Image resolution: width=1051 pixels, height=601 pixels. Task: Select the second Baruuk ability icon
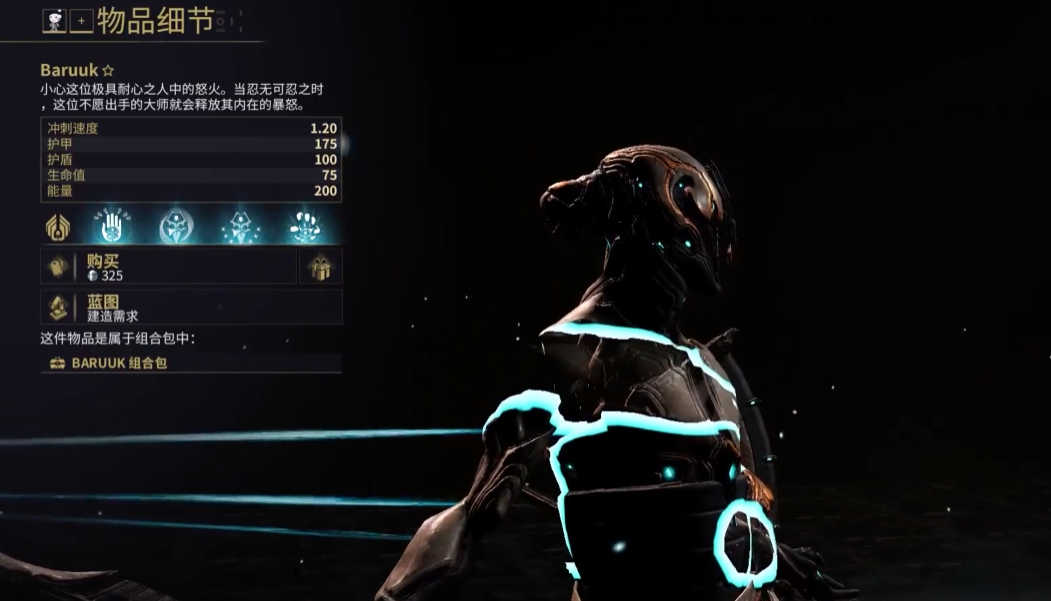(x=177, y=227)
